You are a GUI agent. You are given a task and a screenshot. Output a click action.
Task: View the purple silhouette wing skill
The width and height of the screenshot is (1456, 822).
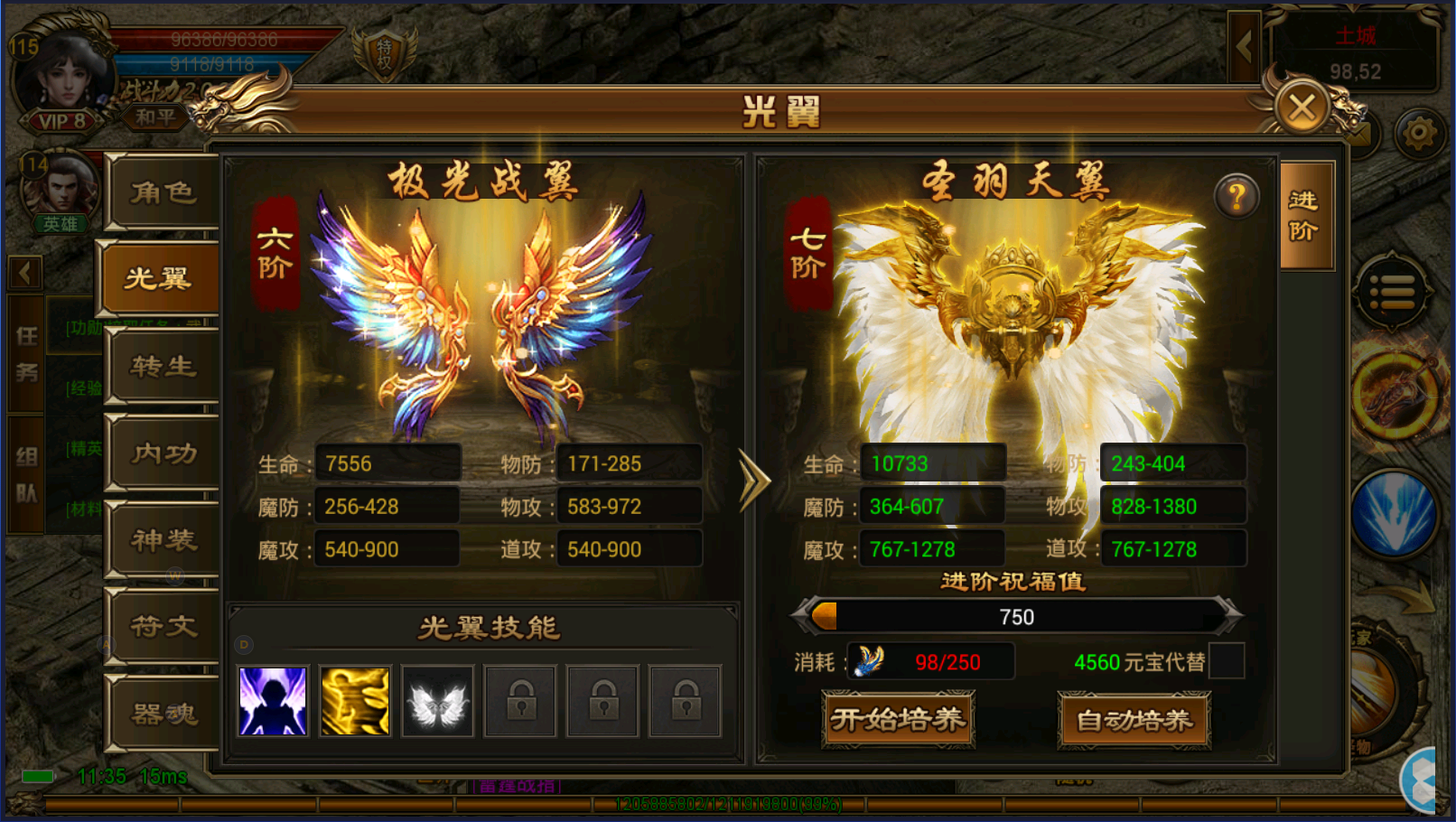(x=273, y=701)
